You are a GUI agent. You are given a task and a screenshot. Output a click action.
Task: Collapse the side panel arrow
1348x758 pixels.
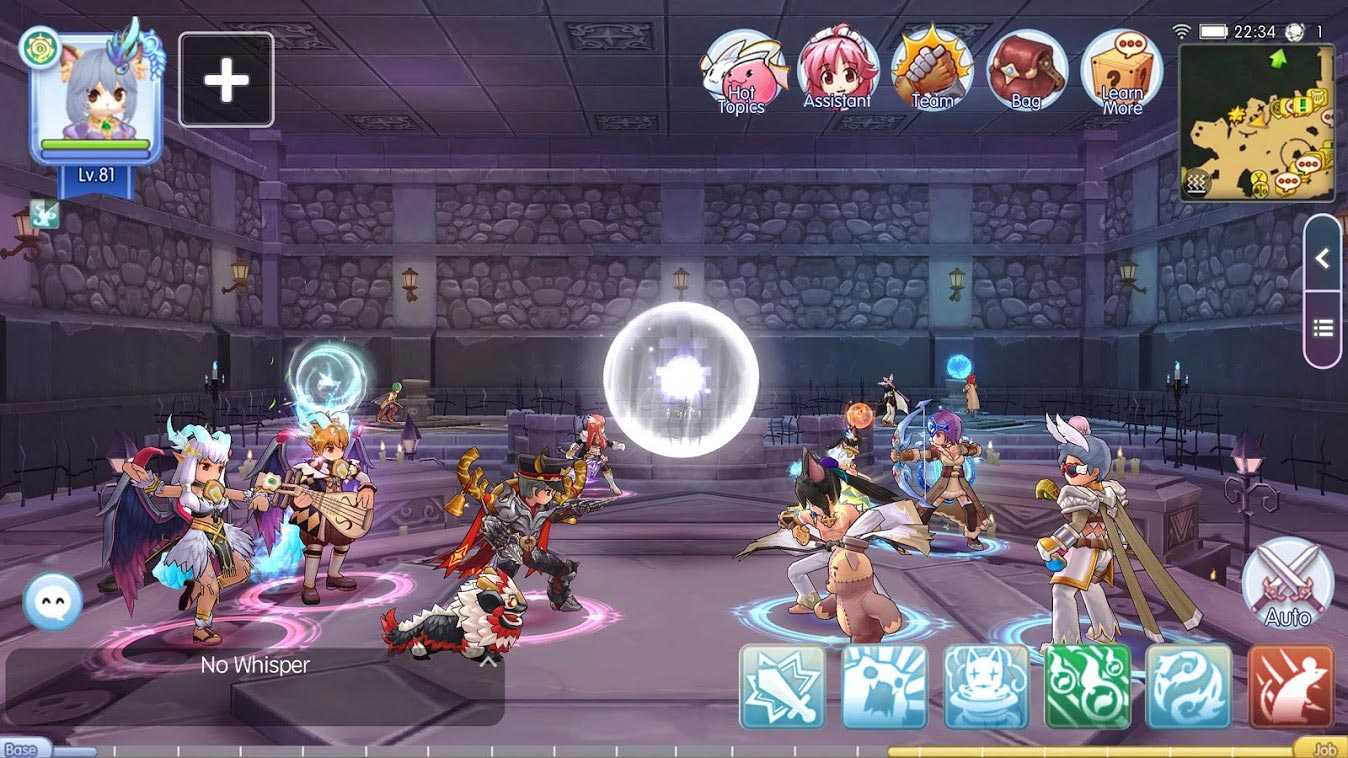coord(1322,259)
